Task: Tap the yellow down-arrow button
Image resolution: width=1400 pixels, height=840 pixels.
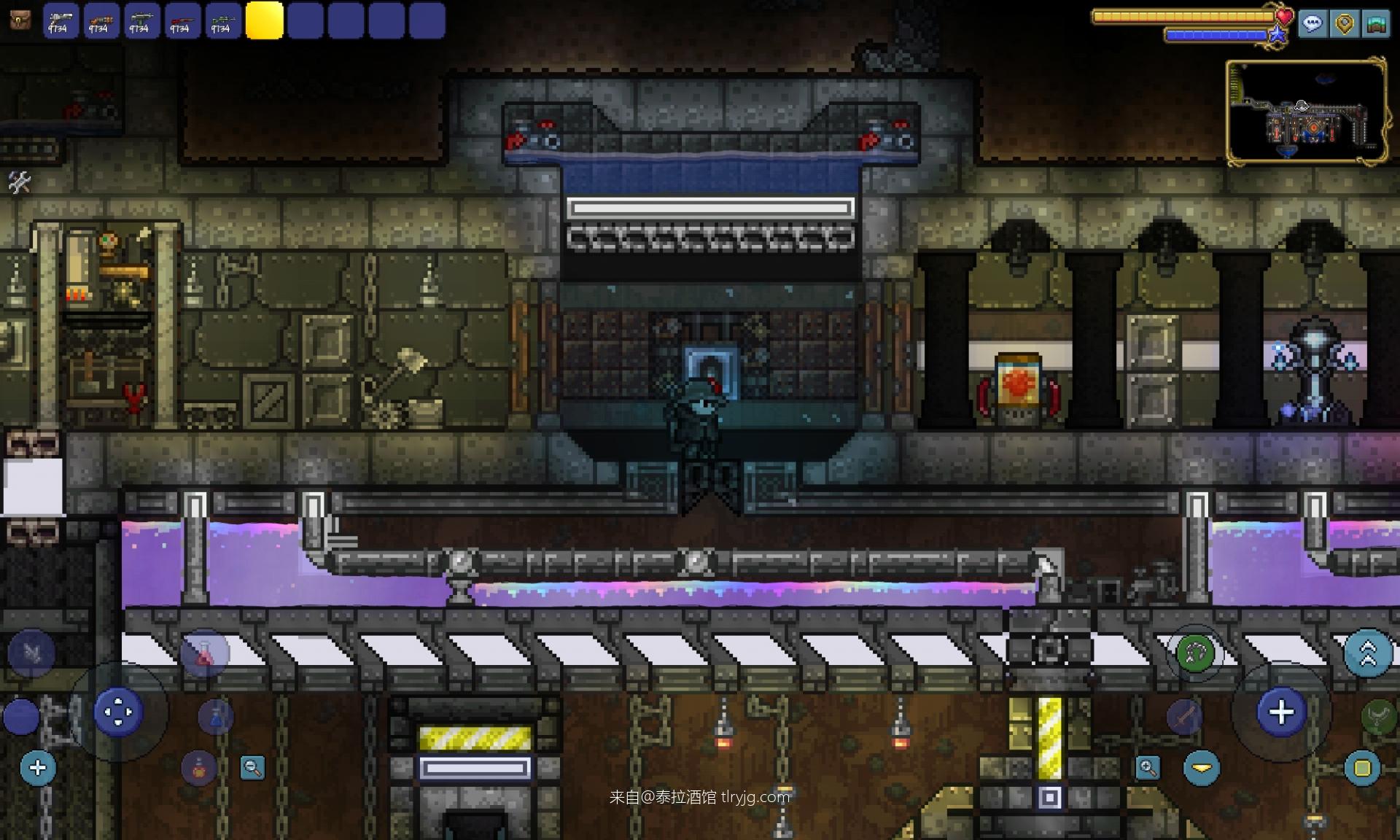Action: [1202, 768]
